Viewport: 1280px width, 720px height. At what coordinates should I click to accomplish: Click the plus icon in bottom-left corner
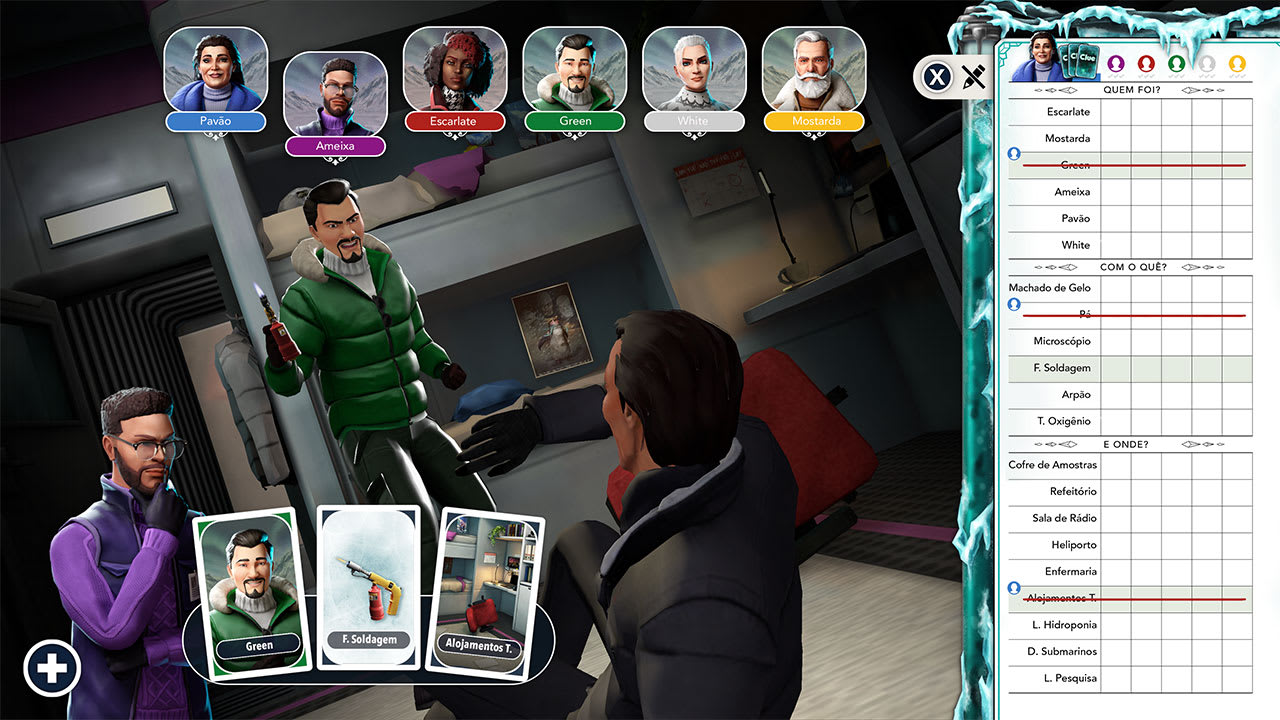(x=50, y=667)
